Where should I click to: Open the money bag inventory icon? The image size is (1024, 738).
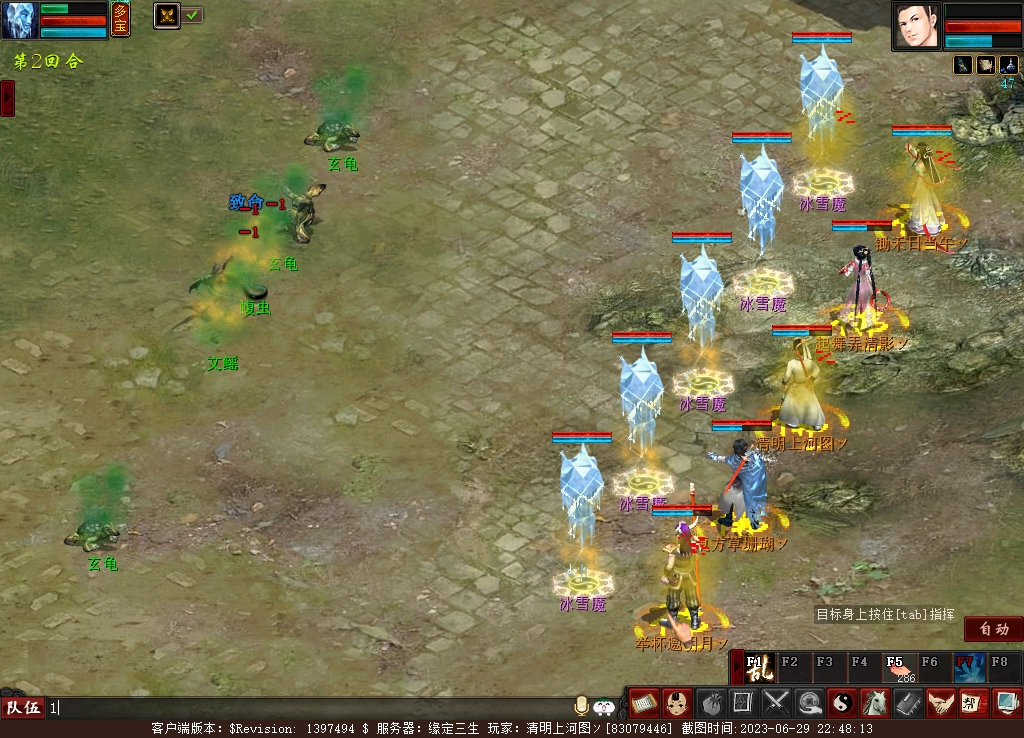coord(710,703)
